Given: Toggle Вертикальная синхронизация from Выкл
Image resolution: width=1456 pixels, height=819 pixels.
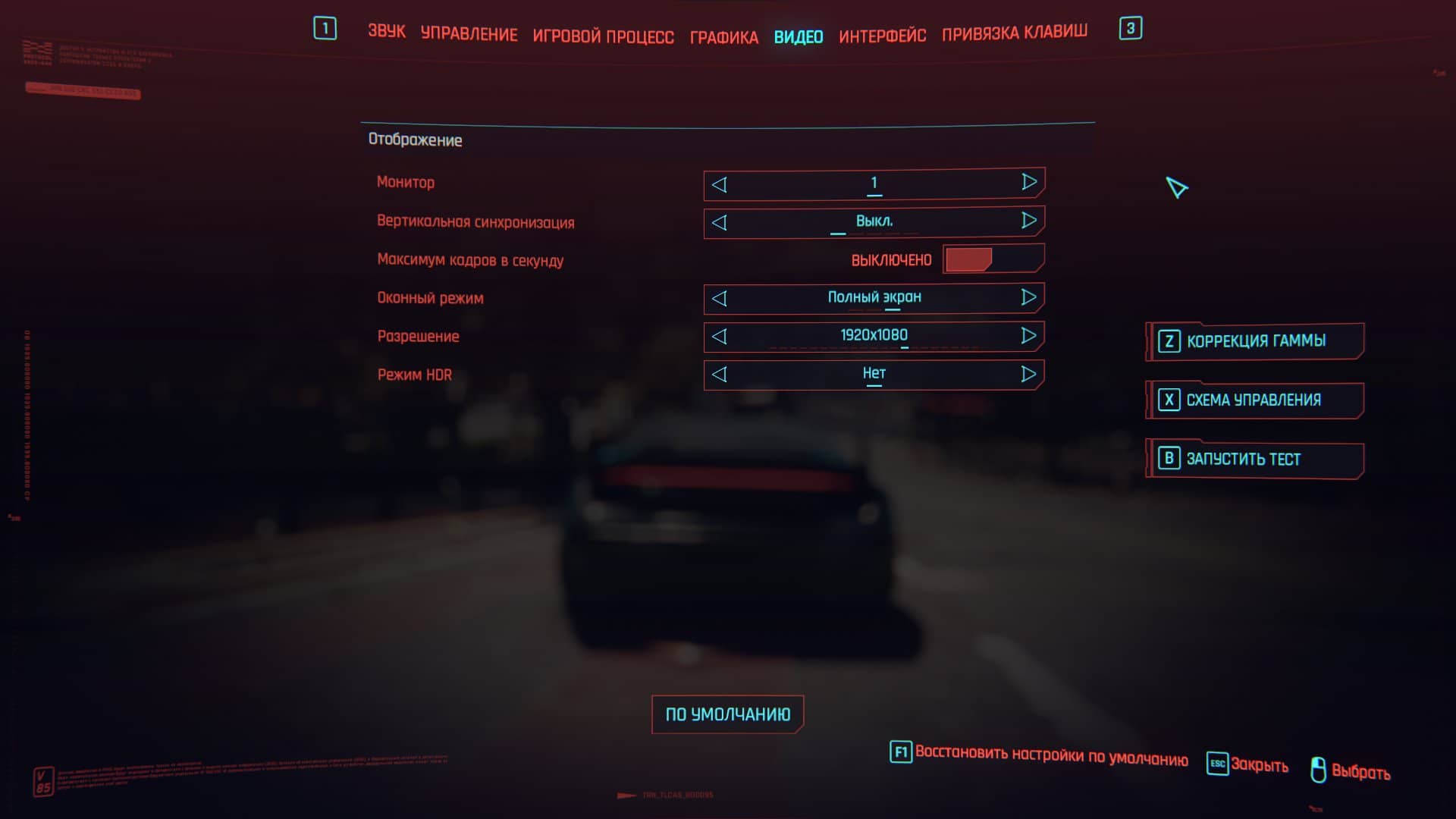Looking at the screenshot, I should click(1029, 221).
